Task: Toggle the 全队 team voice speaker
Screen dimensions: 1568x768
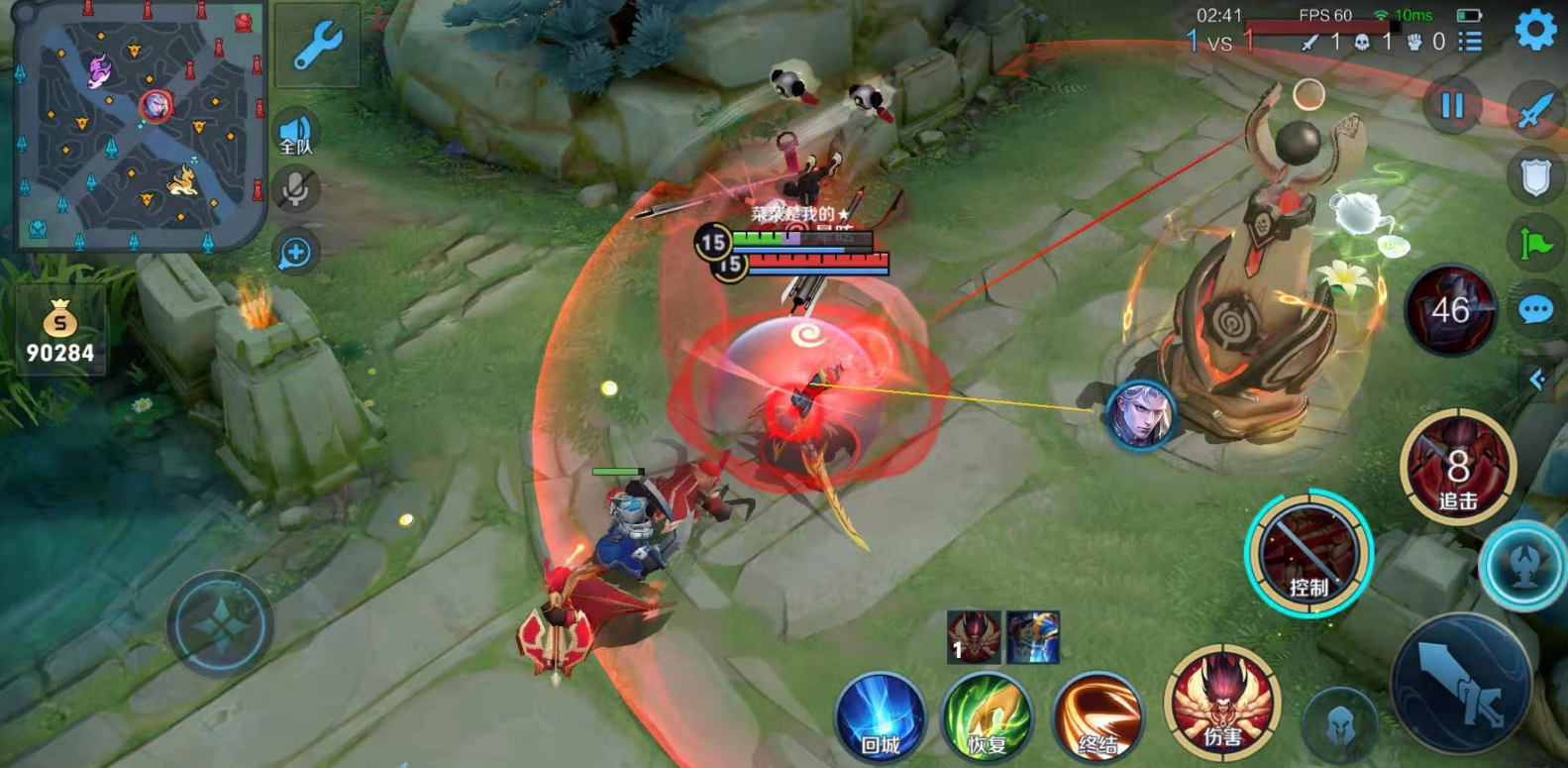Action: (x=295, y=135)
